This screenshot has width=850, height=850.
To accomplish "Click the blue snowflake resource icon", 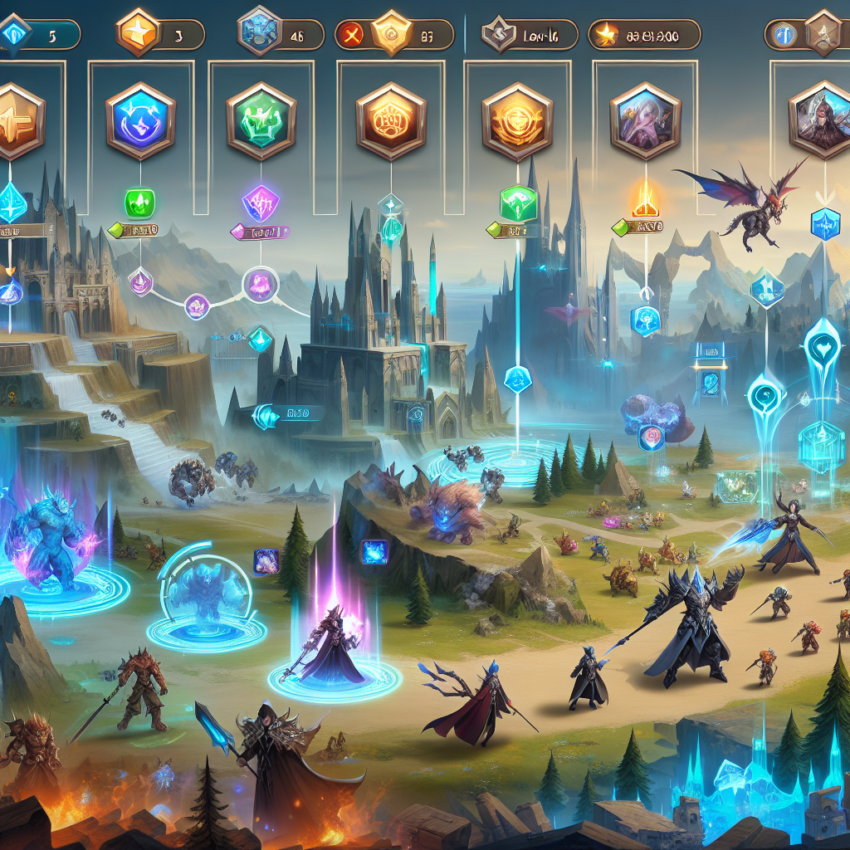I will tap(258, 32).
